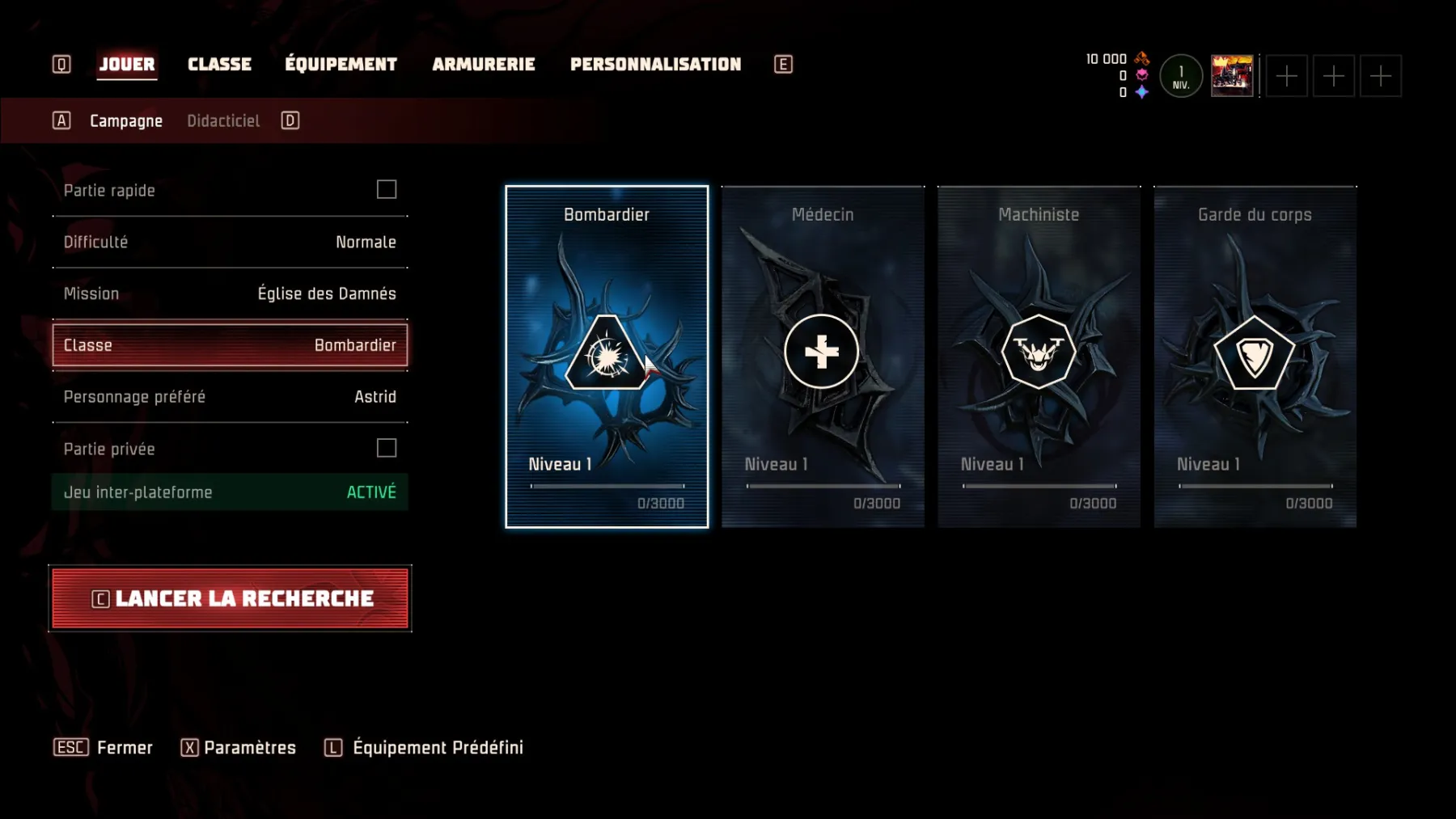Change the Difficulté setting row
This screenshot has width=1456, height=819.
(230, 243)
